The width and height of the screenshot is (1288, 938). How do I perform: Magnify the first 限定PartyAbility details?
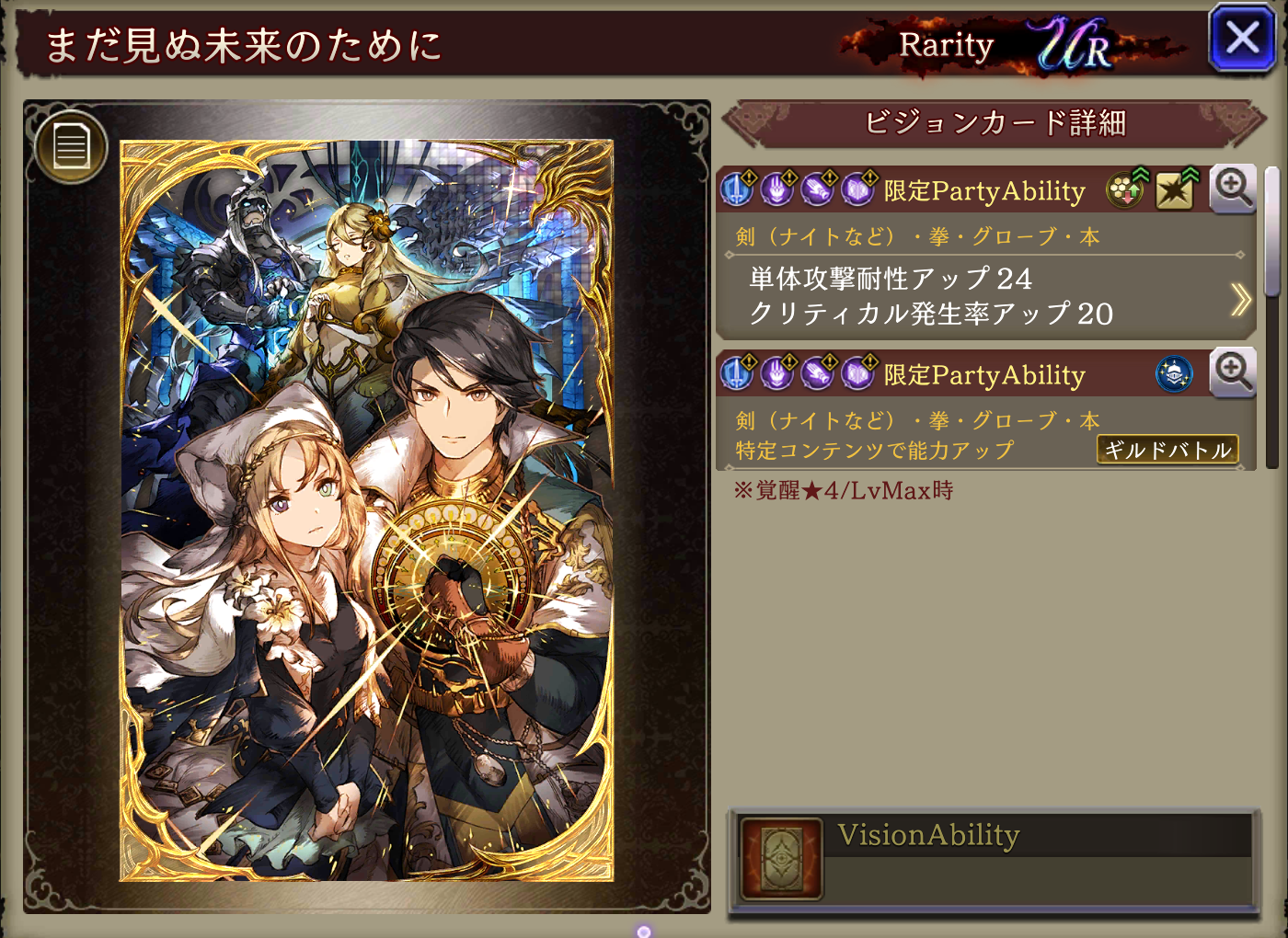pyautogui.click(x=1232, y=189)
